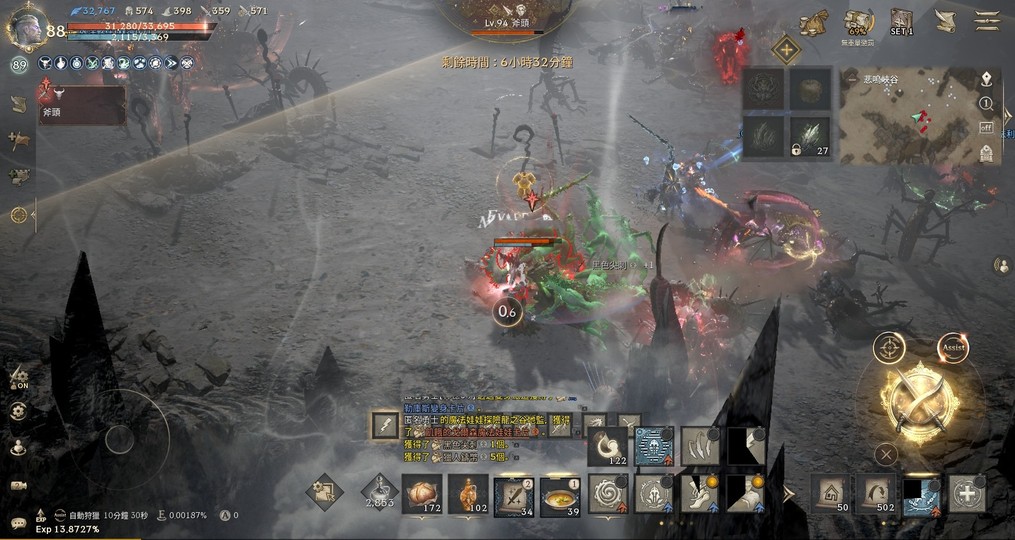Use the bread food item slot
The width and height of the screenshot is (1015, 540).
pyautogui.click(x=421, y=493)
